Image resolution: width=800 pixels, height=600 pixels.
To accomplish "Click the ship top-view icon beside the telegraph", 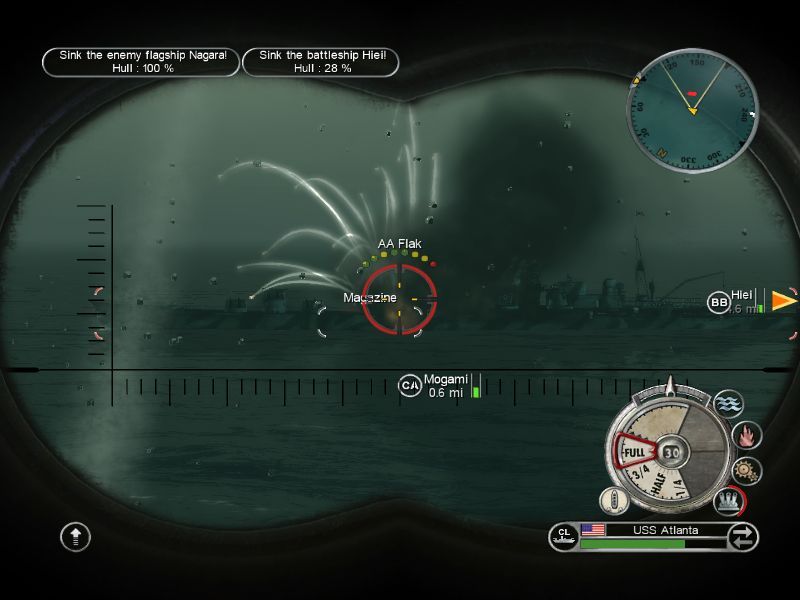I will 613,500.
